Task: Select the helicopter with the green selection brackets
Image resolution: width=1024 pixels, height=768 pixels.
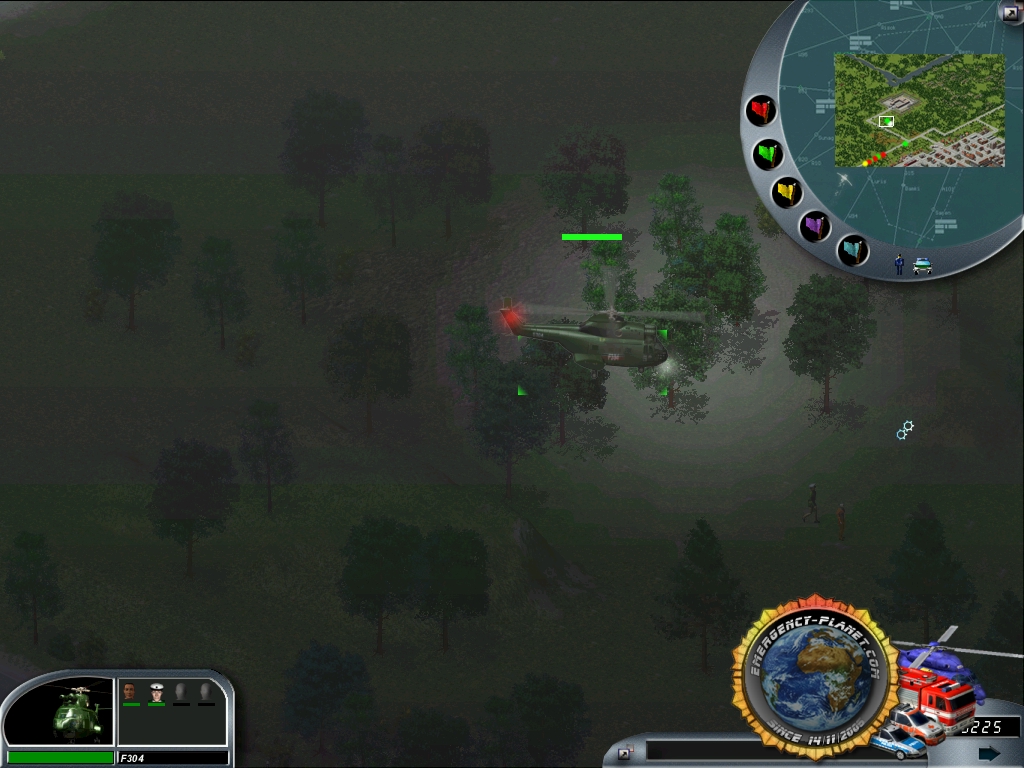Action: pyautogui.click(x=592, y=340)
